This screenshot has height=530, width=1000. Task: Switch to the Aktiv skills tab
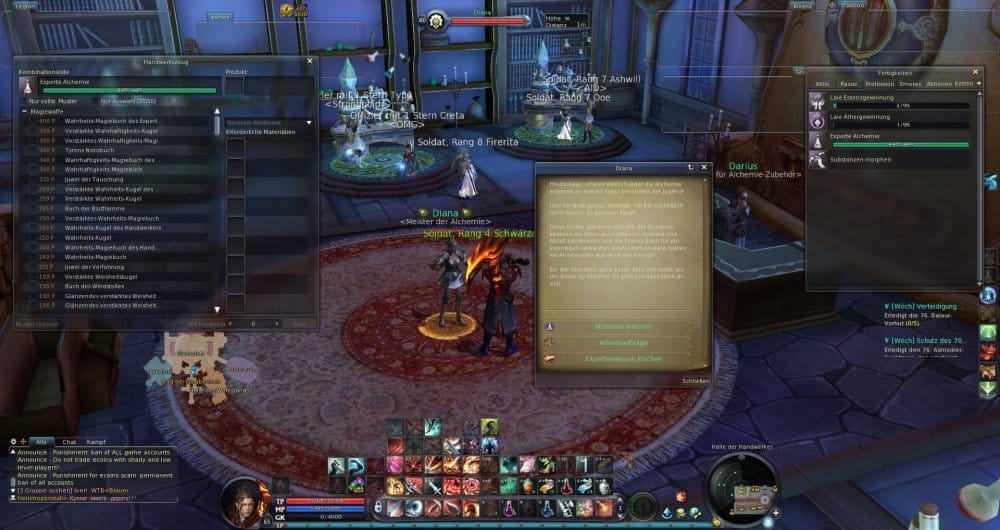click(822, 83)
